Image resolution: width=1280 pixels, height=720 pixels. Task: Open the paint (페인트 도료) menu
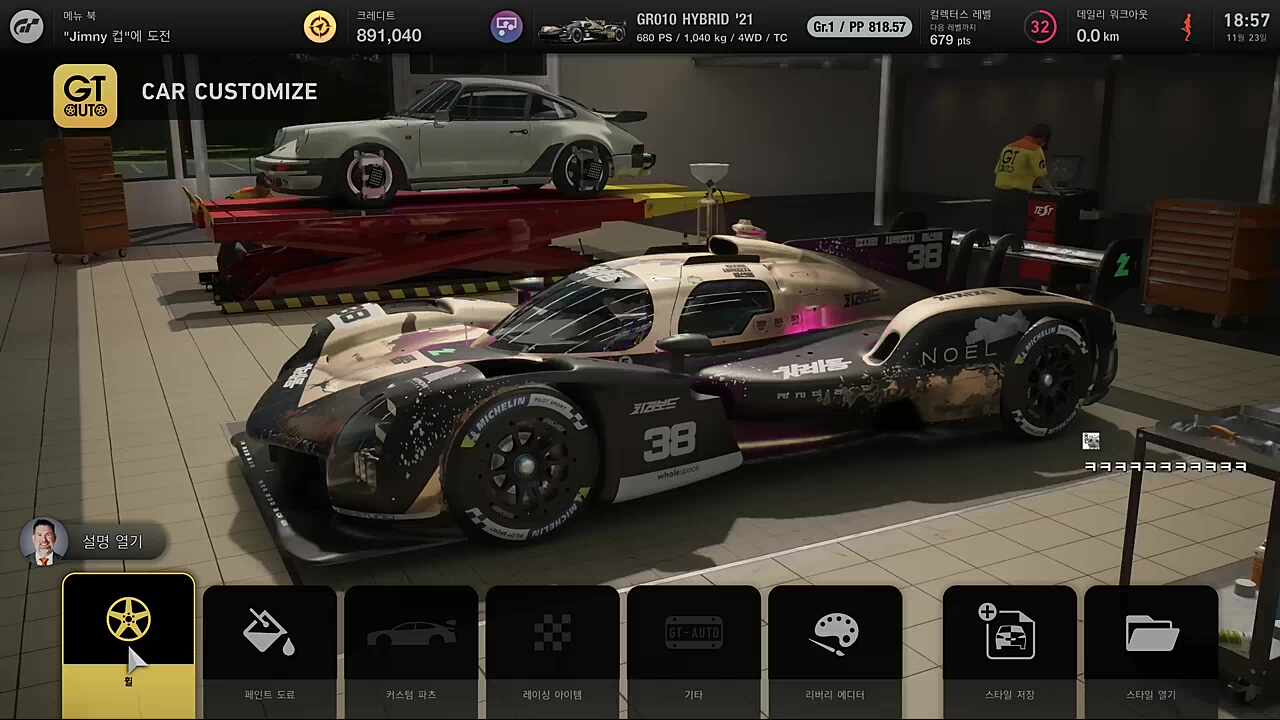pos(269,645)
